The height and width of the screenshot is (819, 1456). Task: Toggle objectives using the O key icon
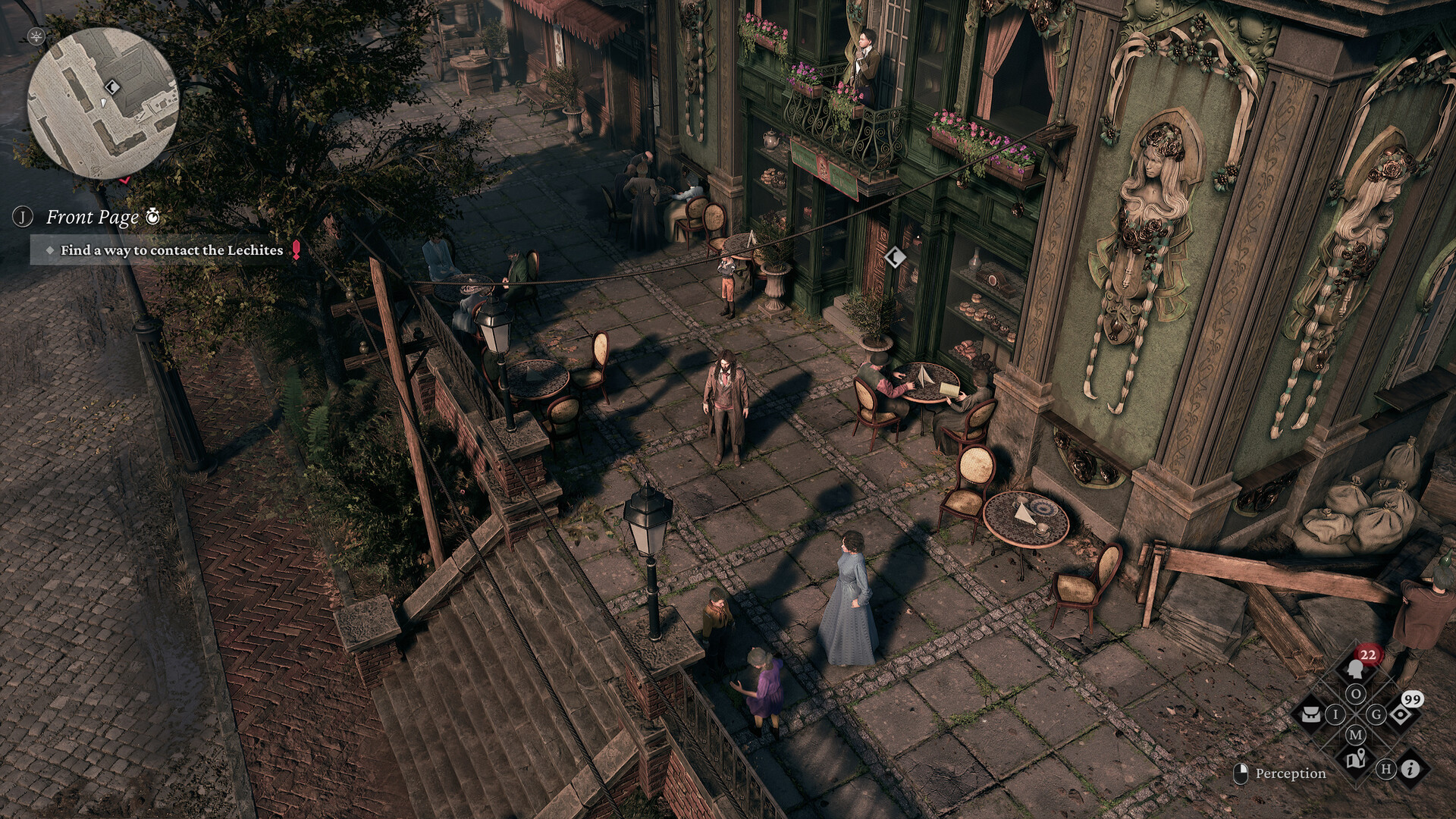coord(1357,693)
